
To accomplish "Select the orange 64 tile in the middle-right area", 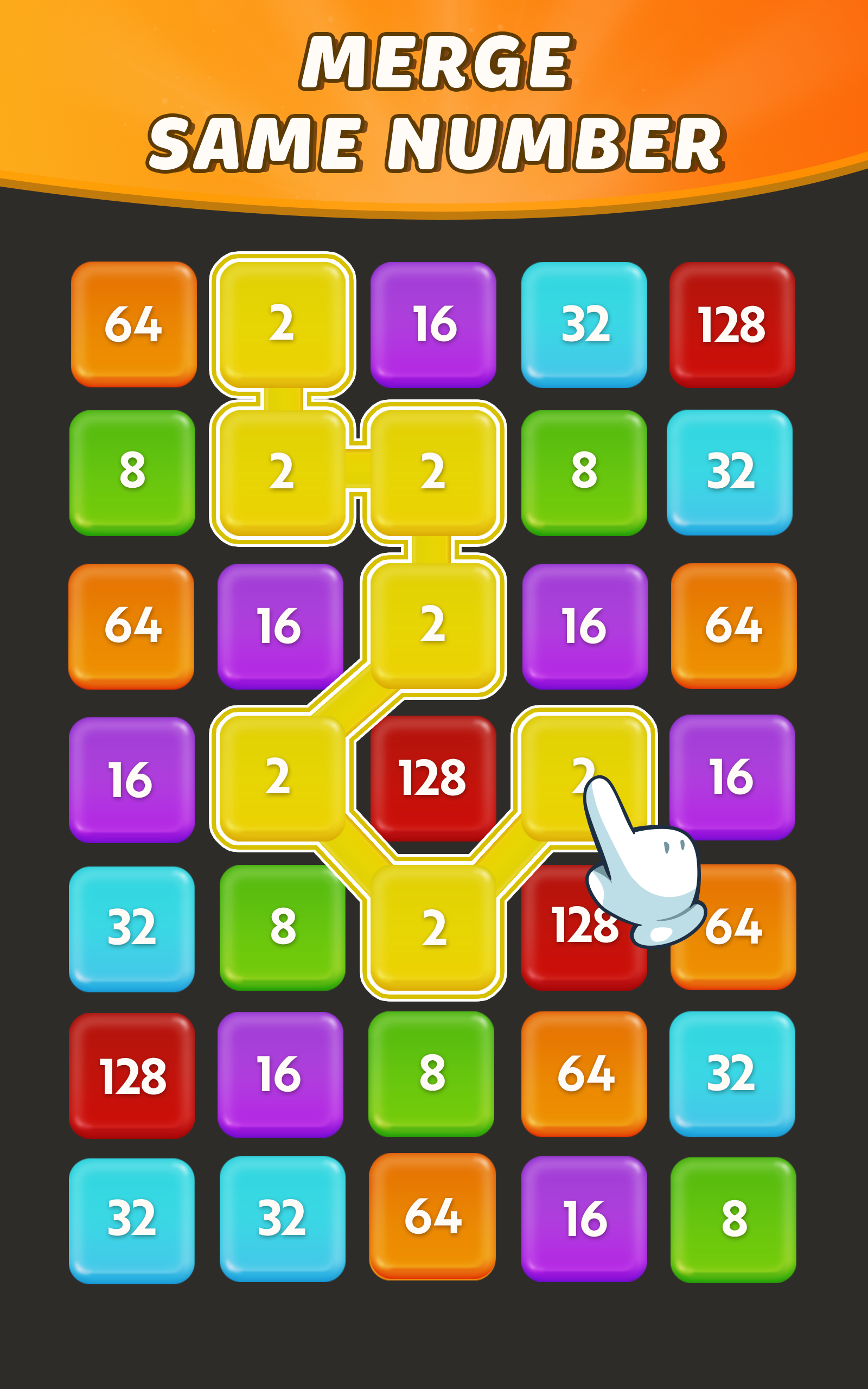I will [733, 626].
